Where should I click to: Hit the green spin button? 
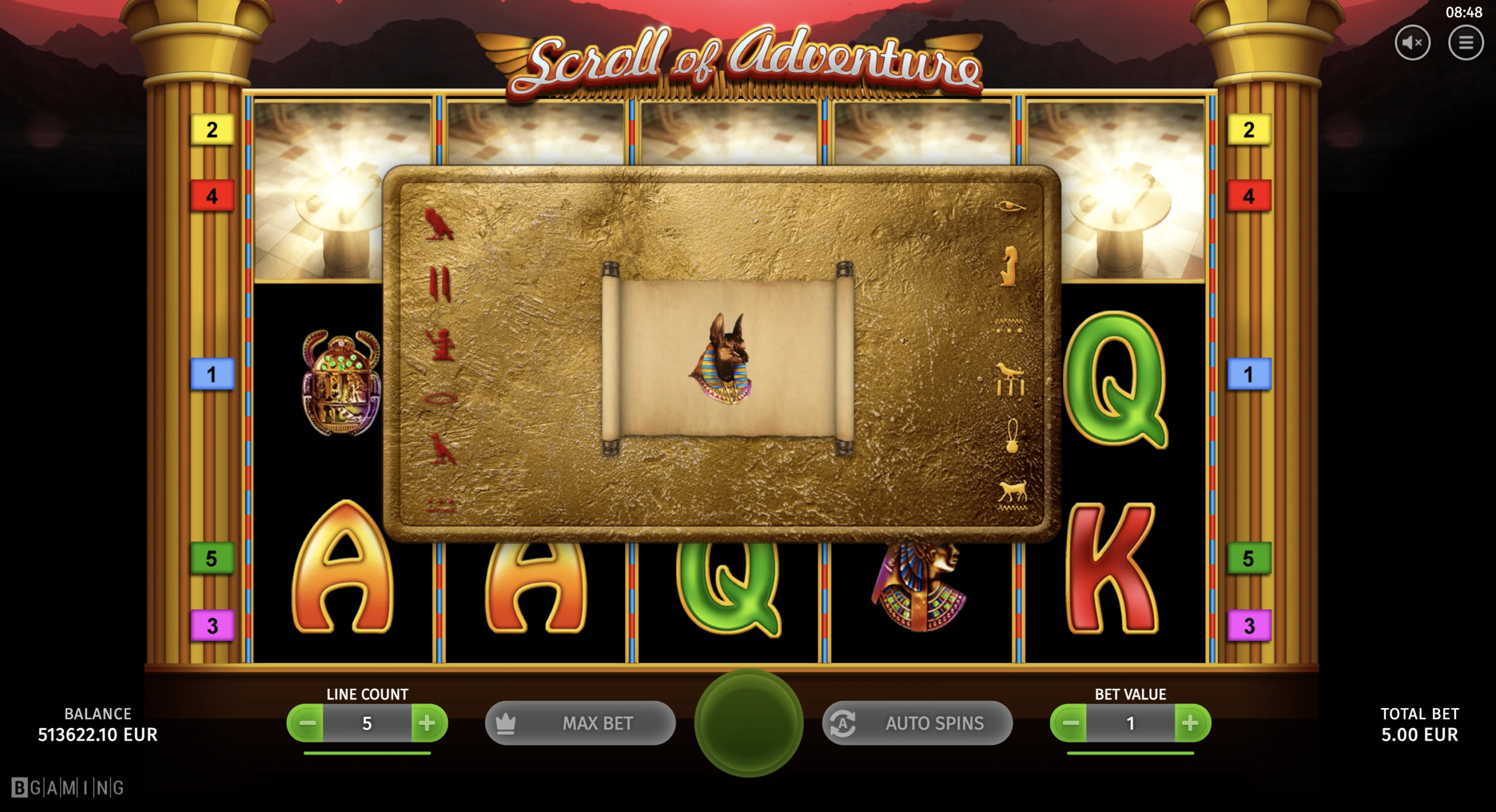(x=749, y=723)
